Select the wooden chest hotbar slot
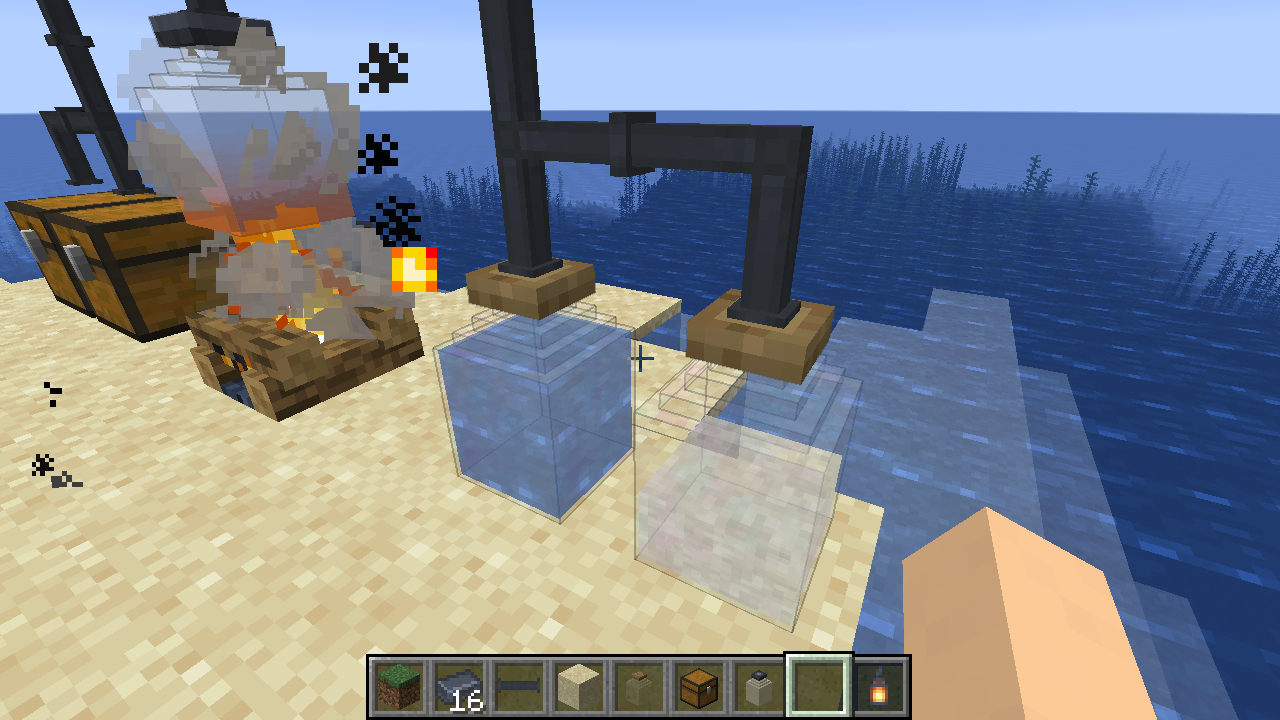 (699, 687)
